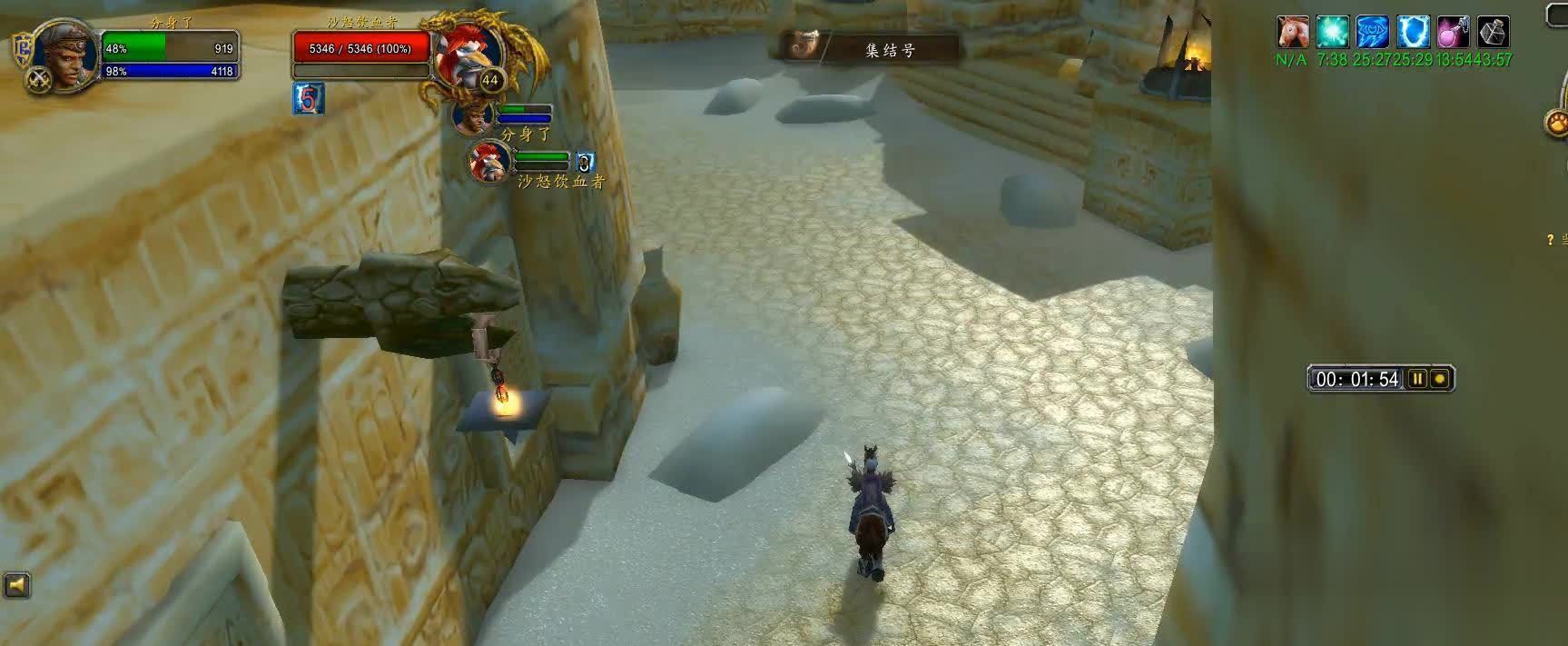Click the horse mount buff icon
The image size is (1568, 646).
[x=1292, y=32]
